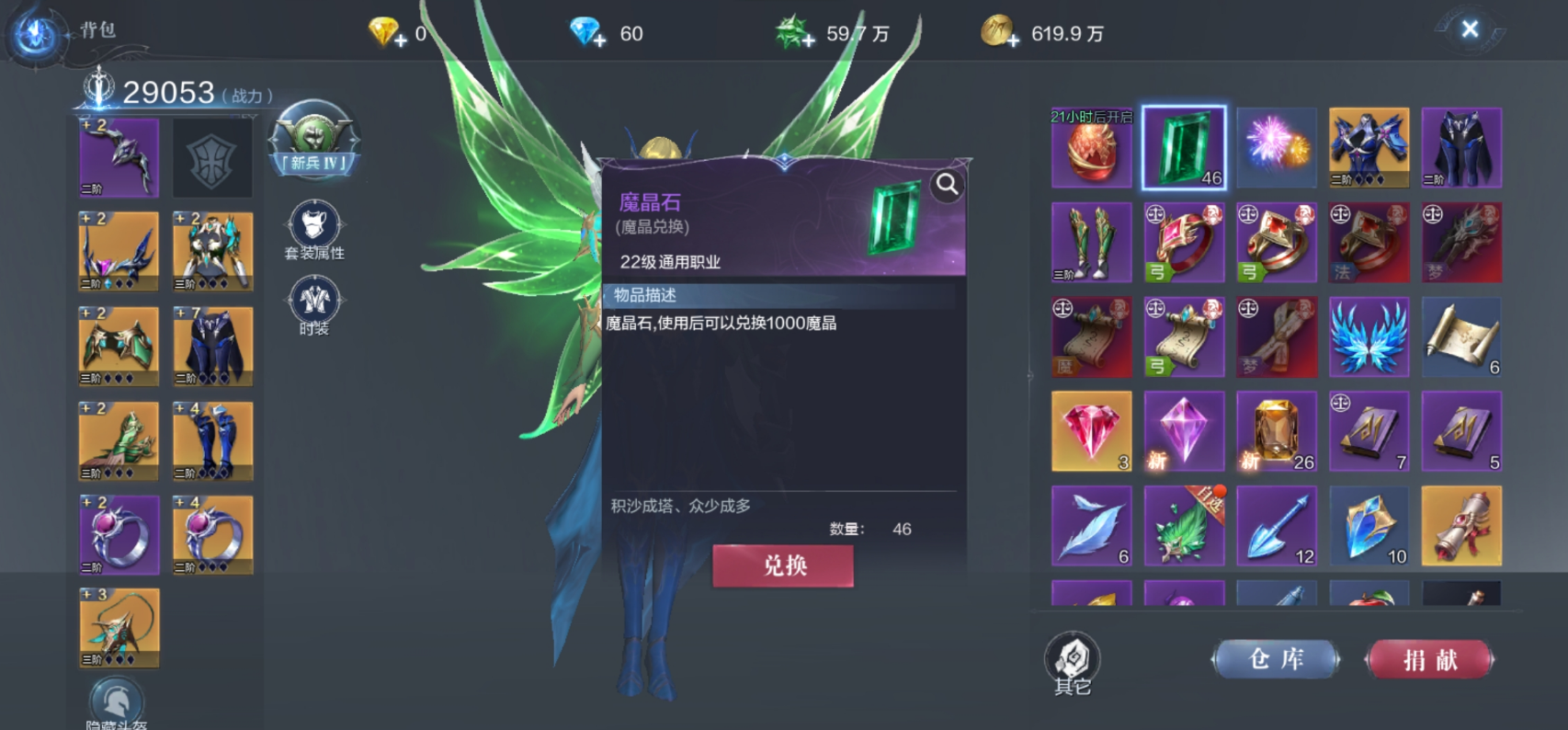The width and height of the screenshot is (1568, 730).
Task: Open the 时装 fashion panel
Action: point(315,305)
